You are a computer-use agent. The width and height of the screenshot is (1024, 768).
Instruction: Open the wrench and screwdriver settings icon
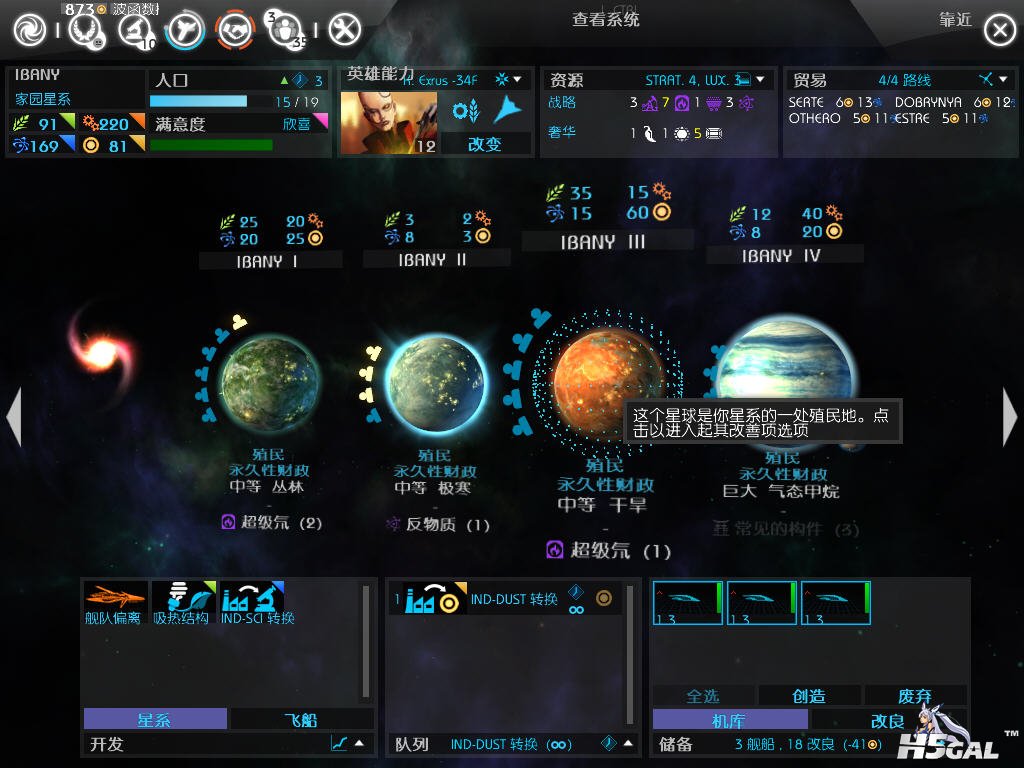pyautogui.click(x=344, y=30)
